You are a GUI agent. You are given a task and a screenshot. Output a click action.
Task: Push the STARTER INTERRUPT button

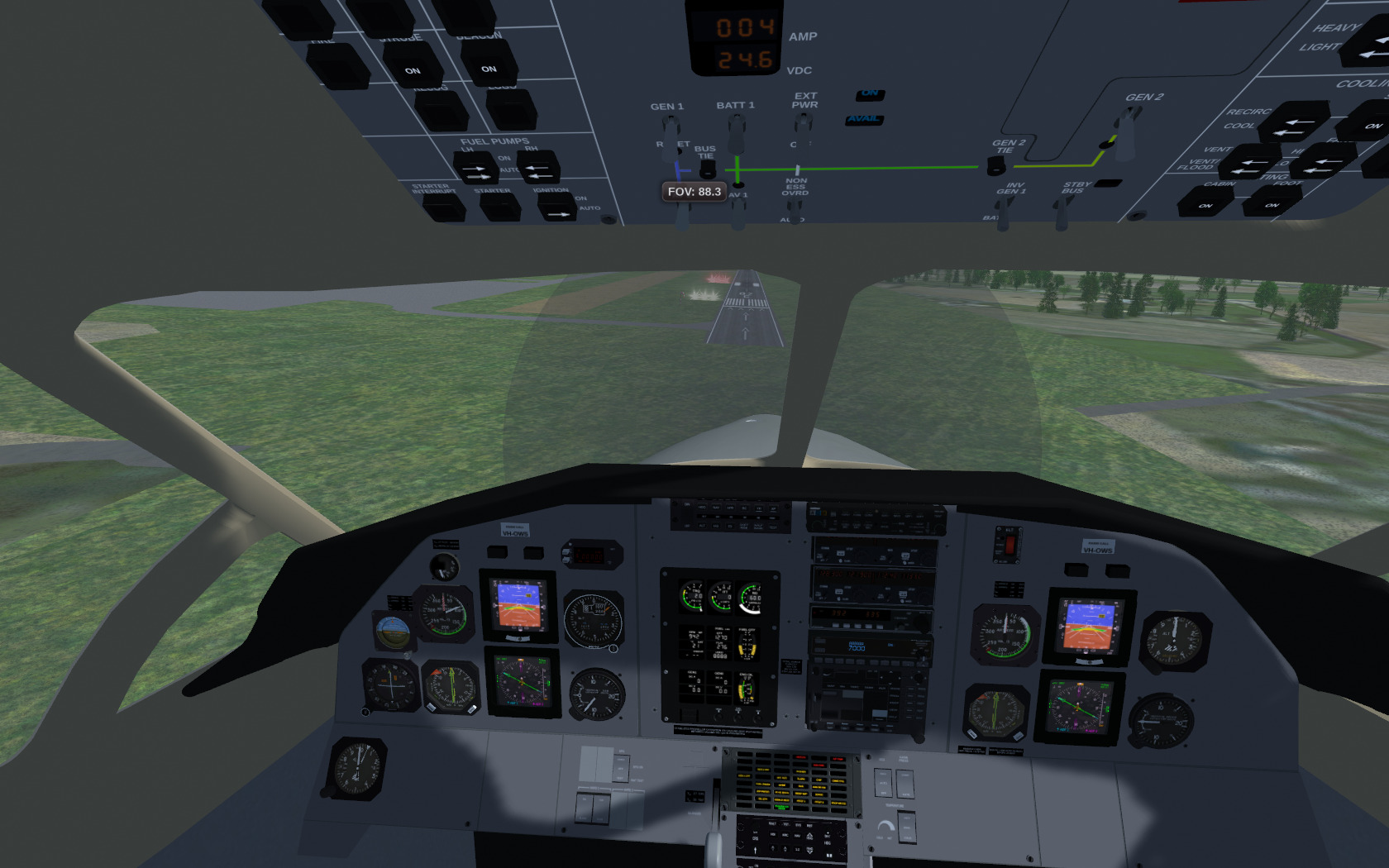pyautogui.click(x=443, y=207)
